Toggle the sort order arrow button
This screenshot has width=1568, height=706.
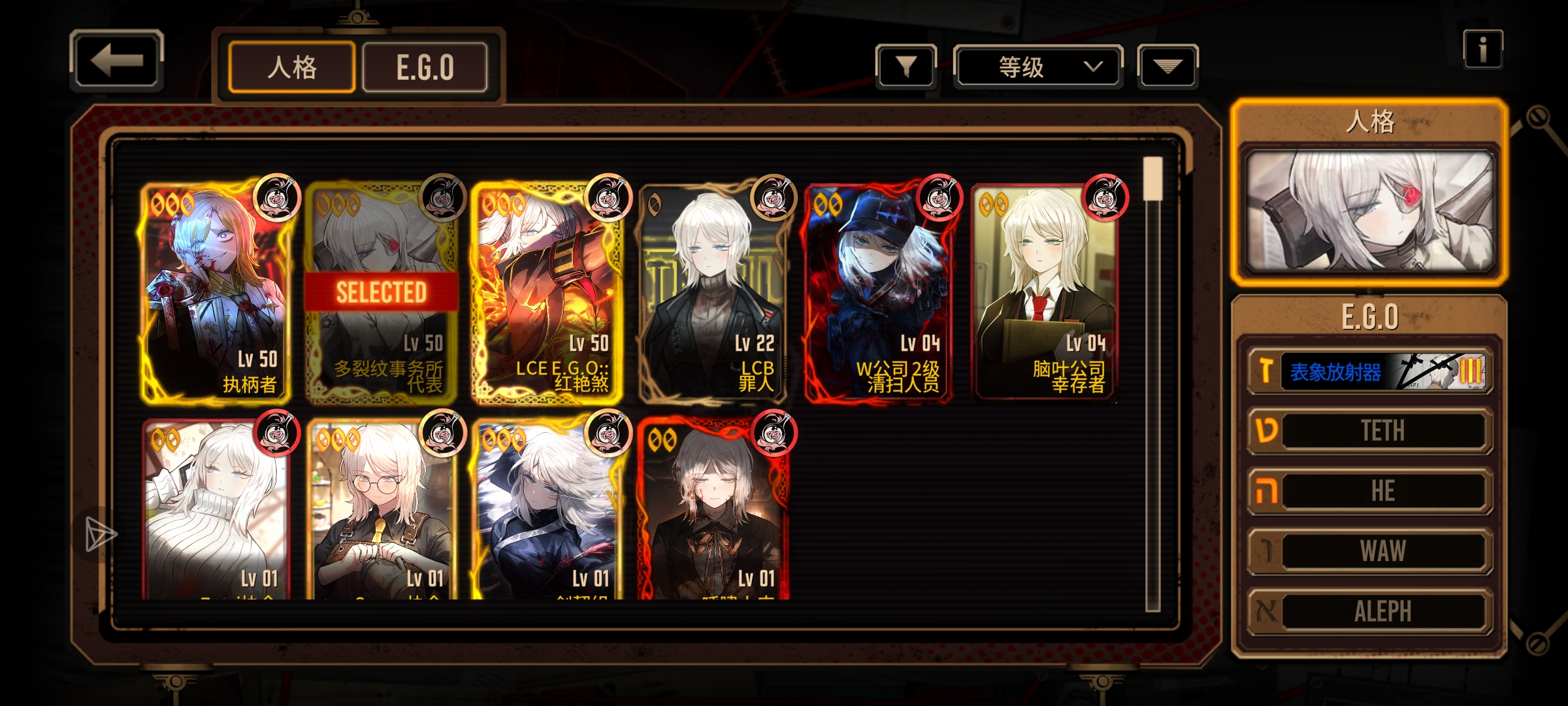click(x=1167, y=66)
